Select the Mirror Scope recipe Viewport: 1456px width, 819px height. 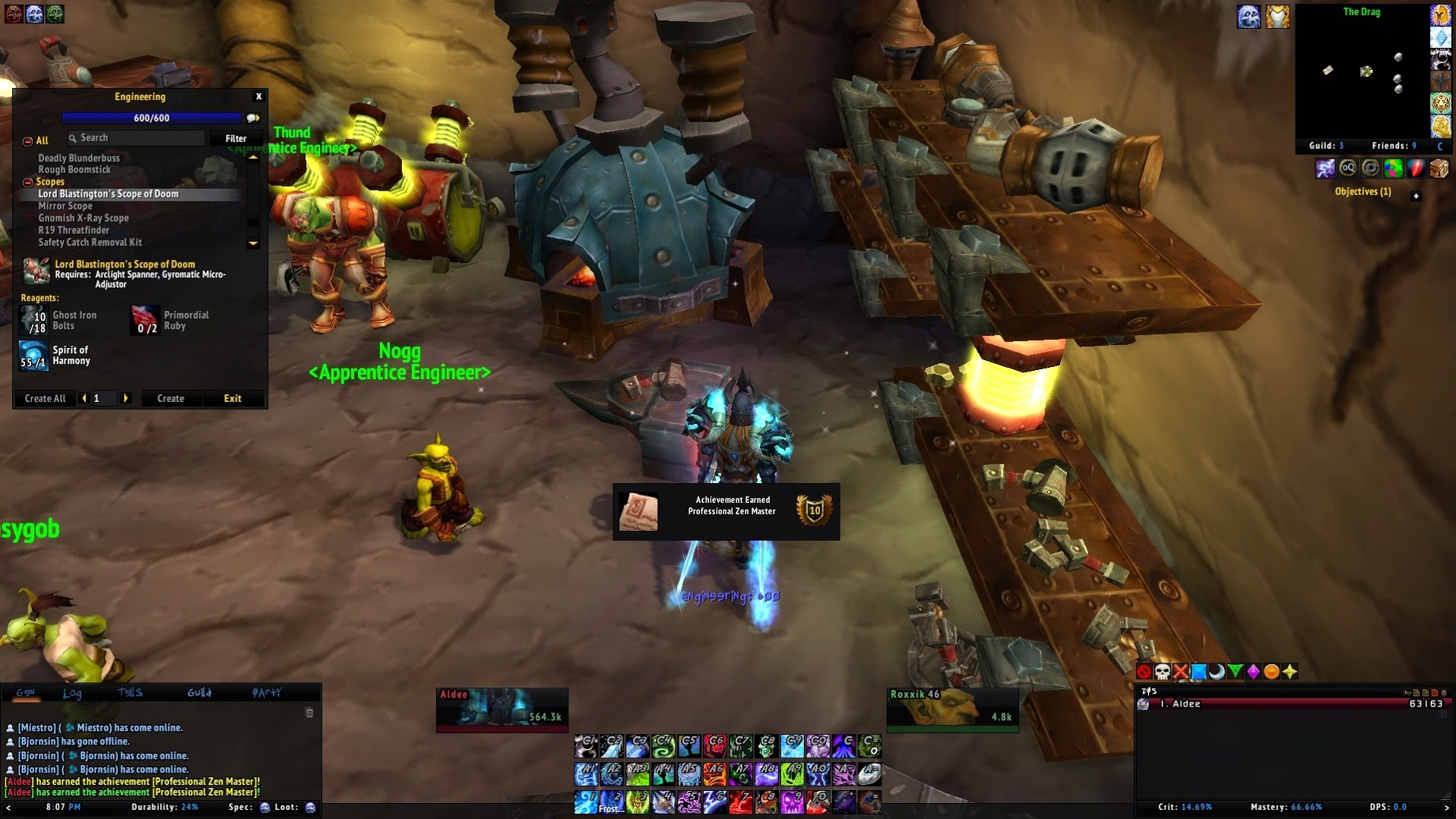click(x=65, y=206)
